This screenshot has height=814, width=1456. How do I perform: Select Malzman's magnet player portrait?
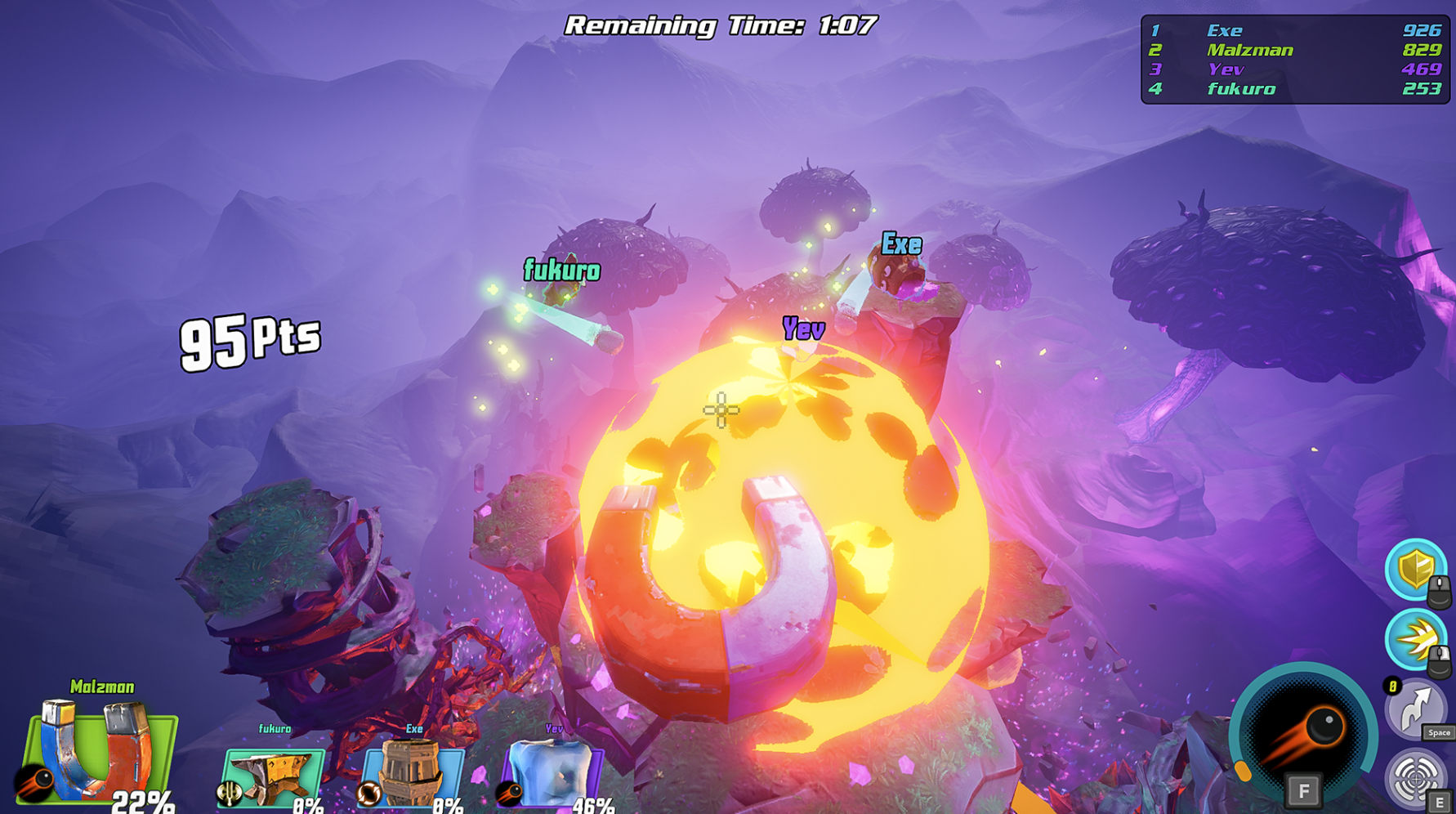point(100,752)
